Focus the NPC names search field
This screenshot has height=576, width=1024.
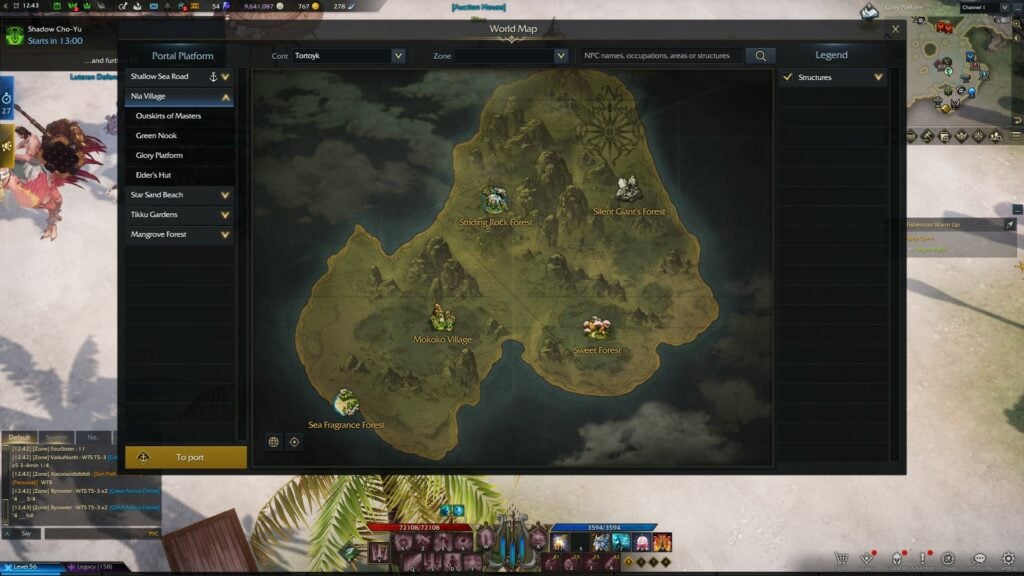tap(662, 56)
